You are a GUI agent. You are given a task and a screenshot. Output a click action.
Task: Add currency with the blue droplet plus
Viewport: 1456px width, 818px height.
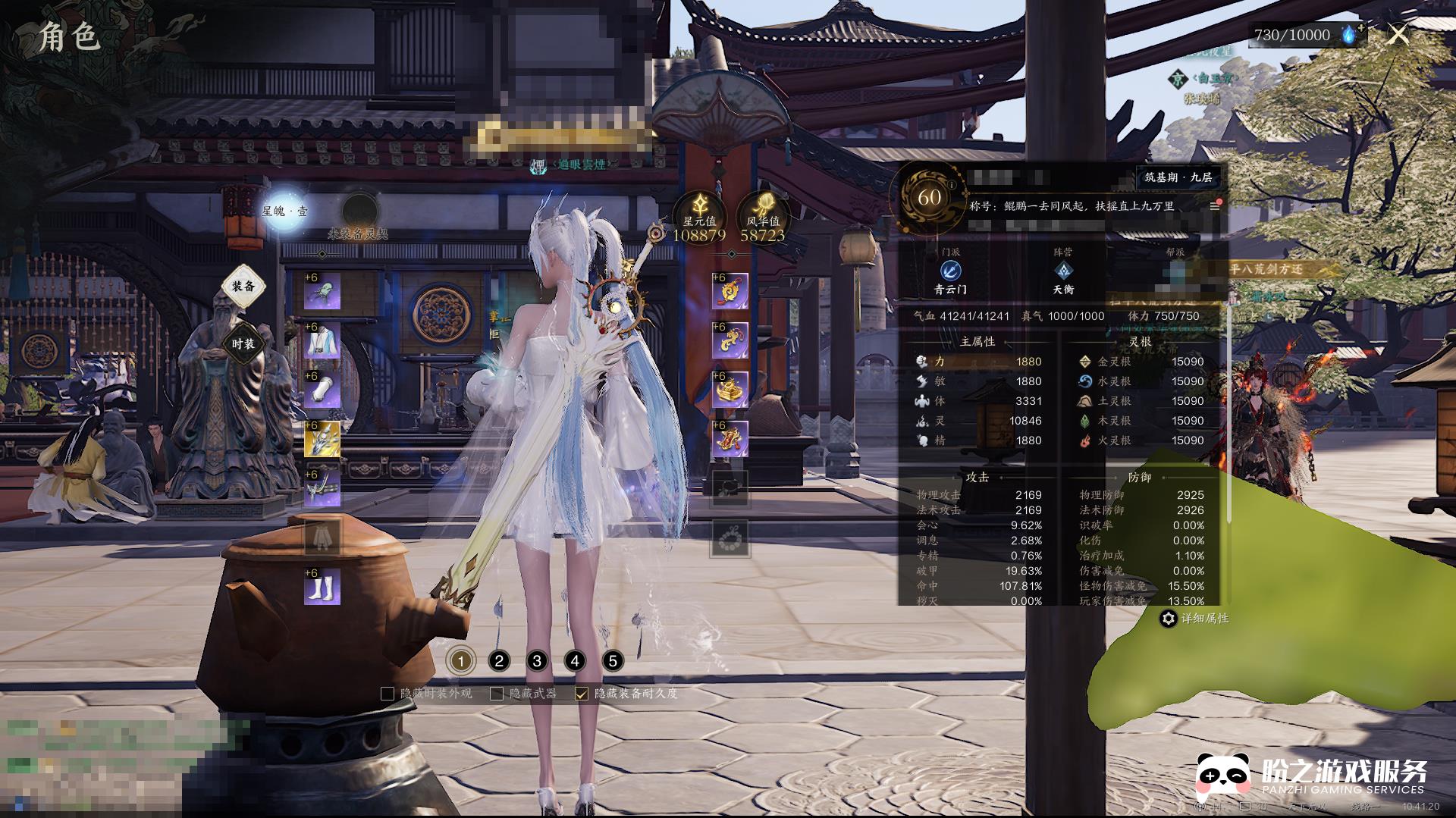coord(1351,34)
